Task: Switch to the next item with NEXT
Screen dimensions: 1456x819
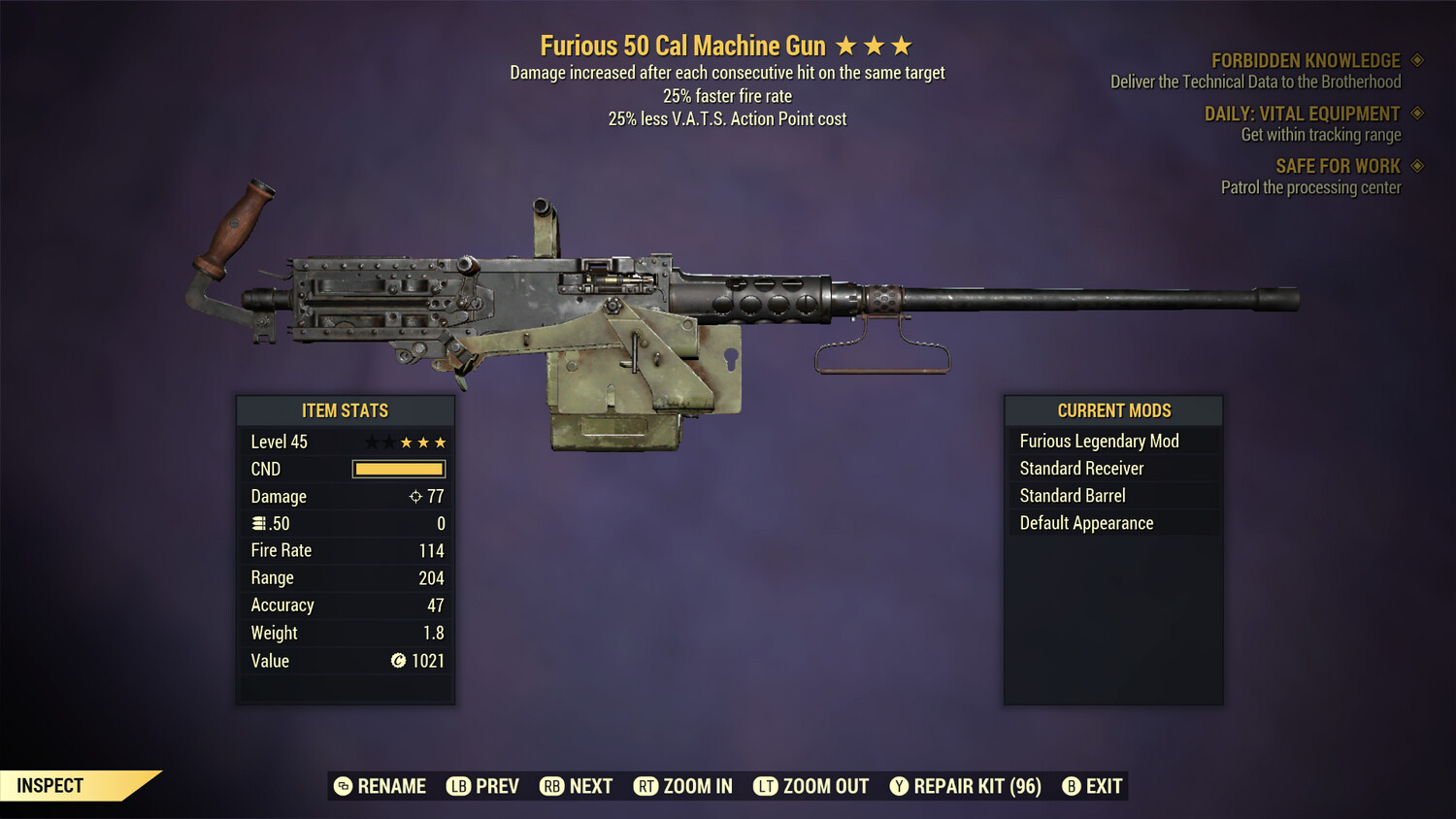Action: [x=577, y=786]
